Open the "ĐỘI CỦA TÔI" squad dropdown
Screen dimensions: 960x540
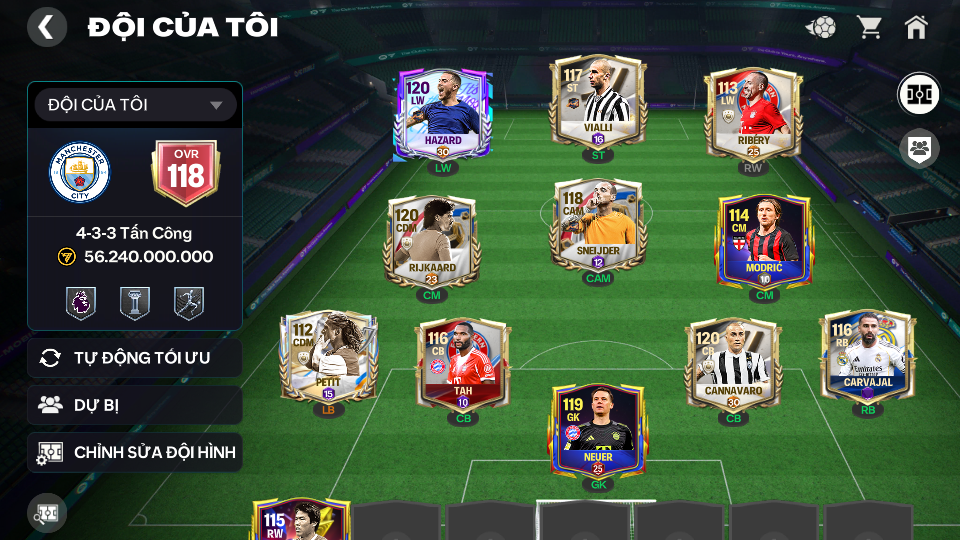pos(135,105)
